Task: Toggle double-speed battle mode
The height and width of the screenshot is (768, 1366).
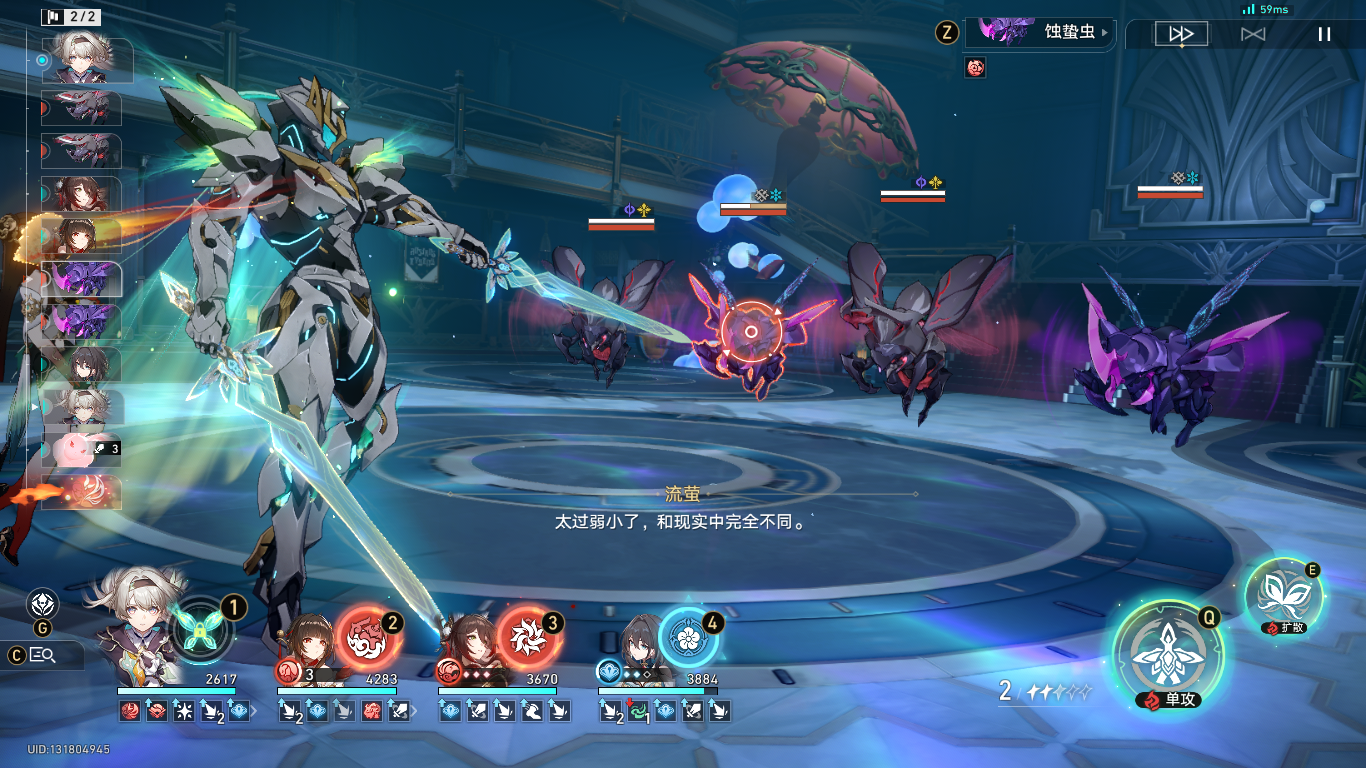Action: [1181, 34]
